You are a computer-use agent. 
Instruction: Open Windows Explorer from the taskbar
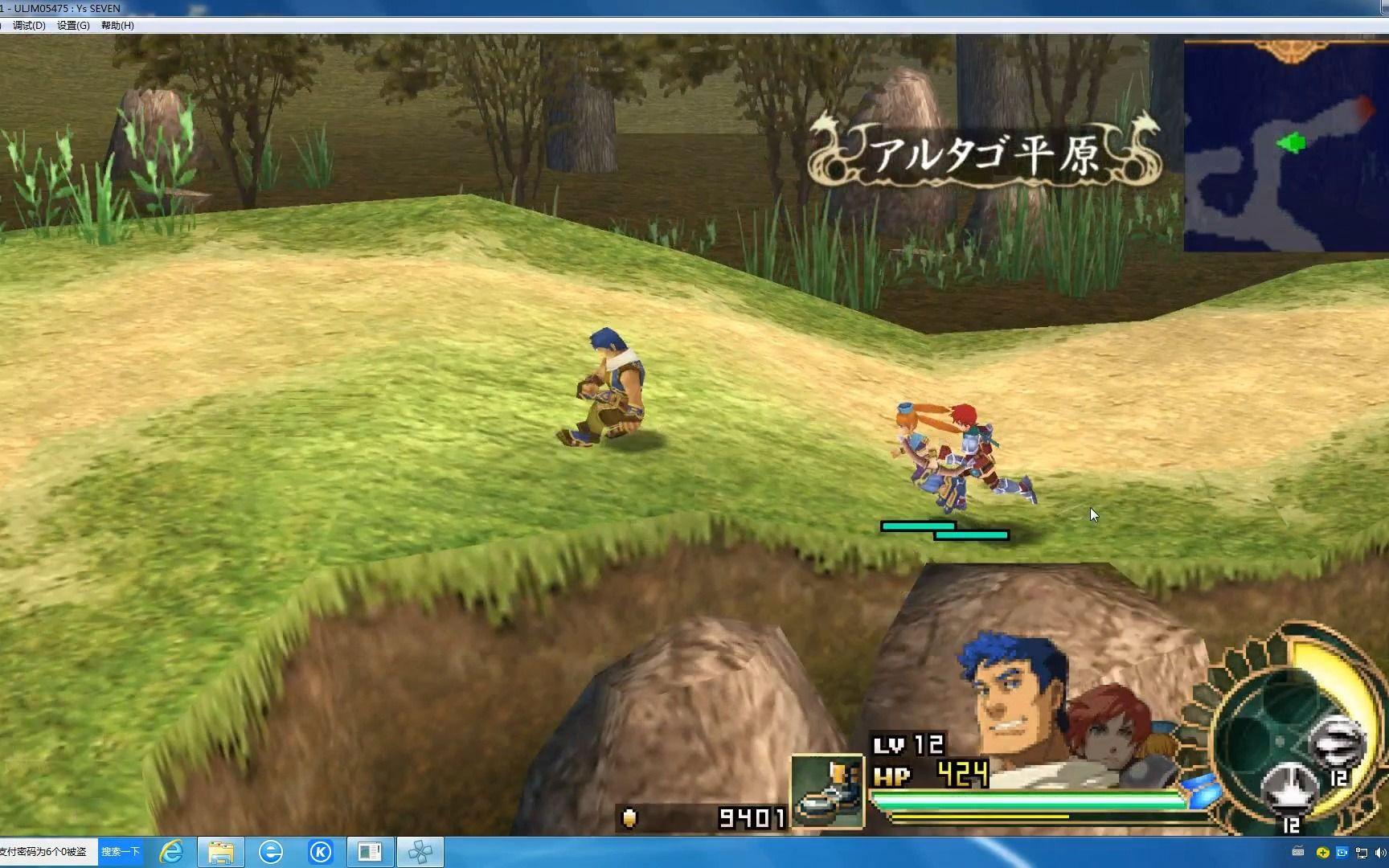(x=221, y=852)
